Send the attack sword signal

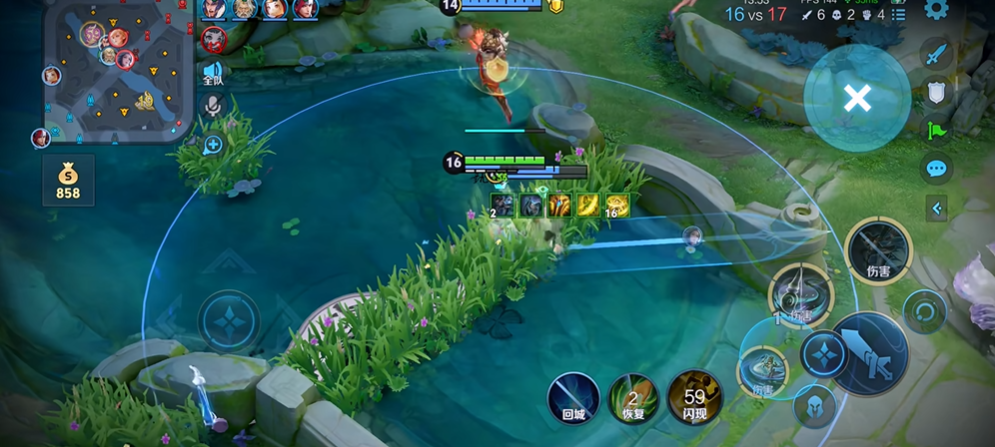(x=936, y=54)
